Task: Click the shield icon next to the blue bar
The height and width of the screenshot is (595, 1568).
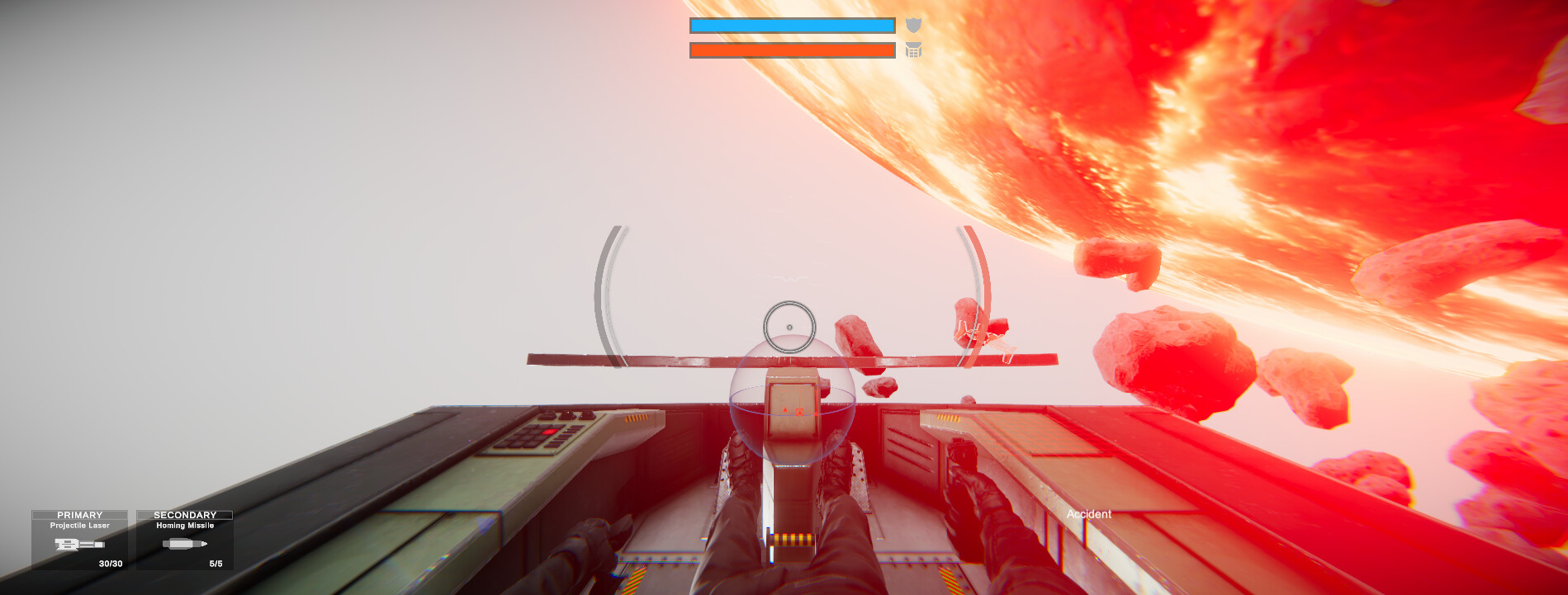Action: coord(913,24)
